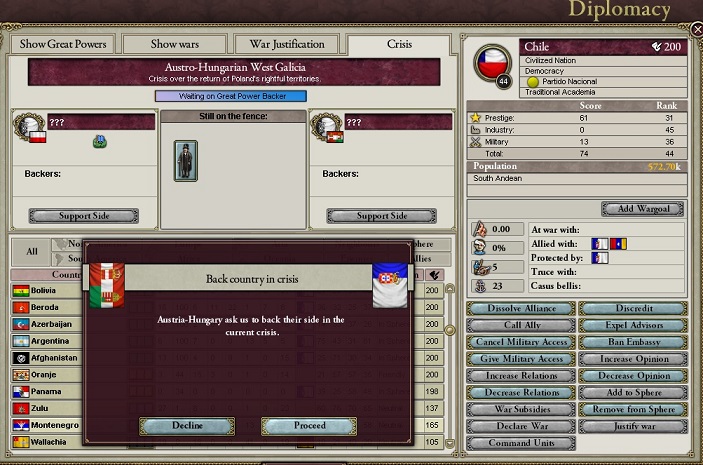The height and width of the screenshot is (465, 703).
Task: Click the Decrease Relations button
Action: coord(507,393)
